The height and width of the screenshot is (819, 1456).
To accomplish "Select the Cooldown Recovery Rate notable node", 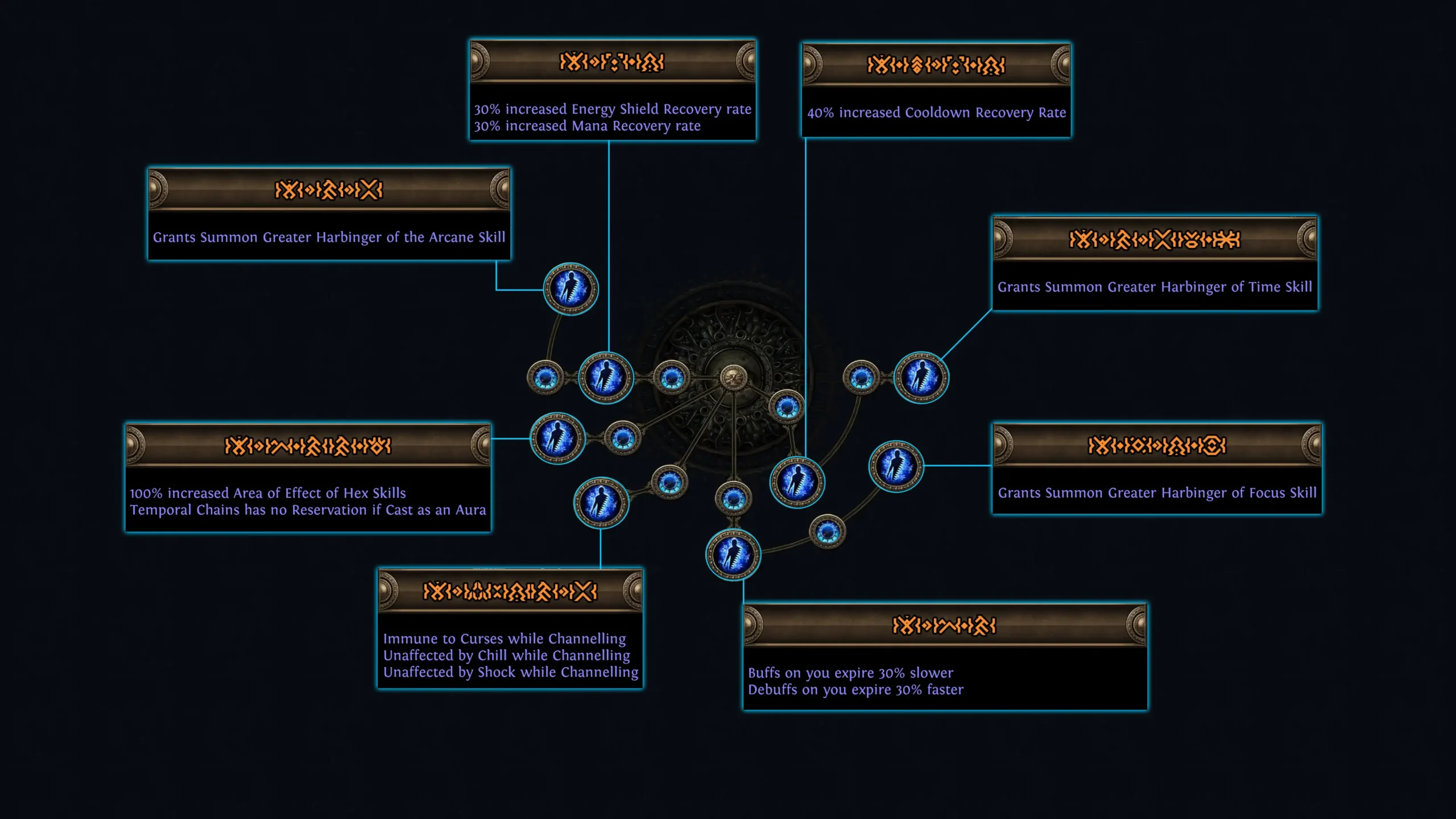I will coord(797,483).
